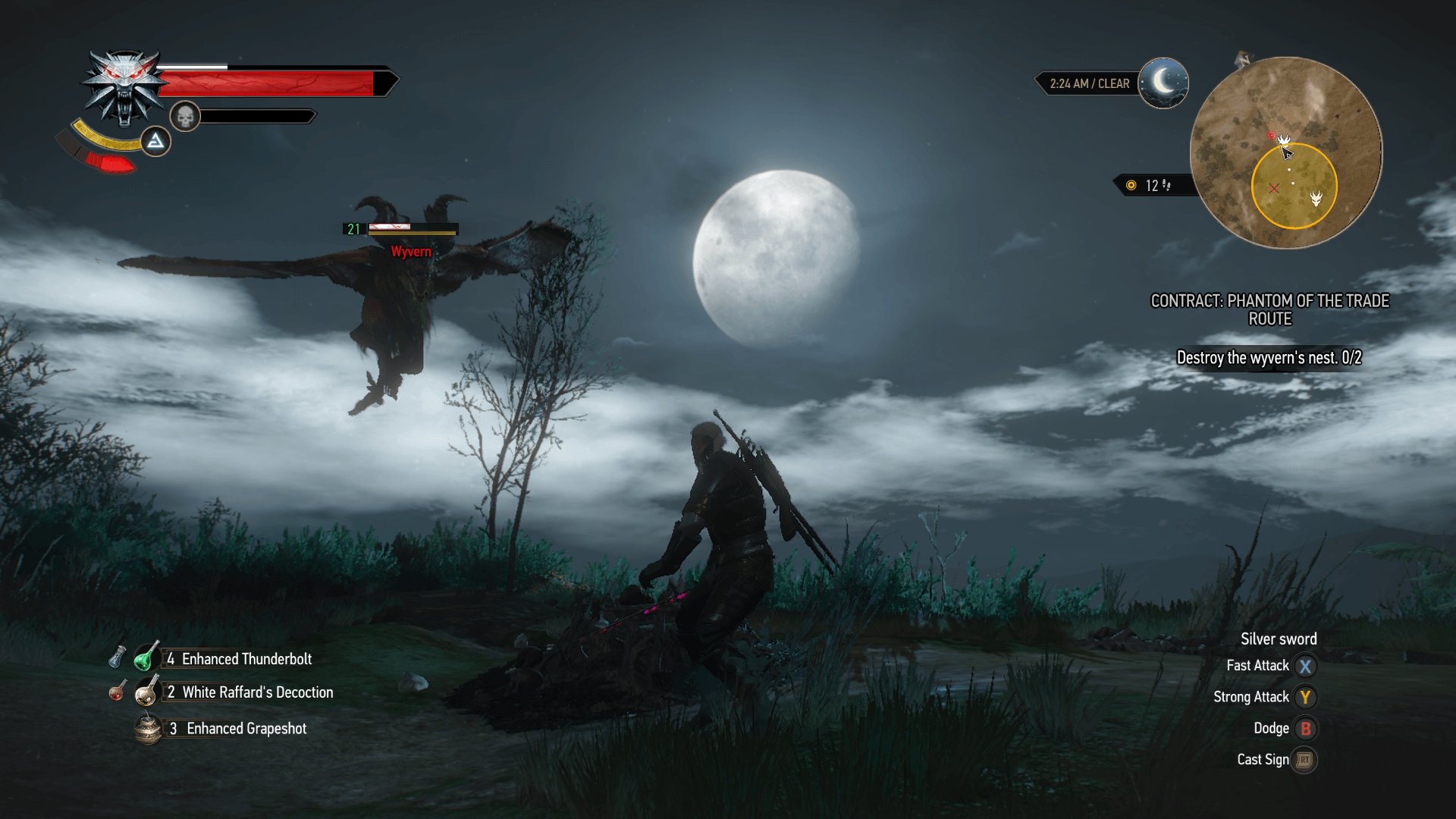Click the circular minimap
This screenshot has height=819, width=1456.
[x=1285, y=152]
